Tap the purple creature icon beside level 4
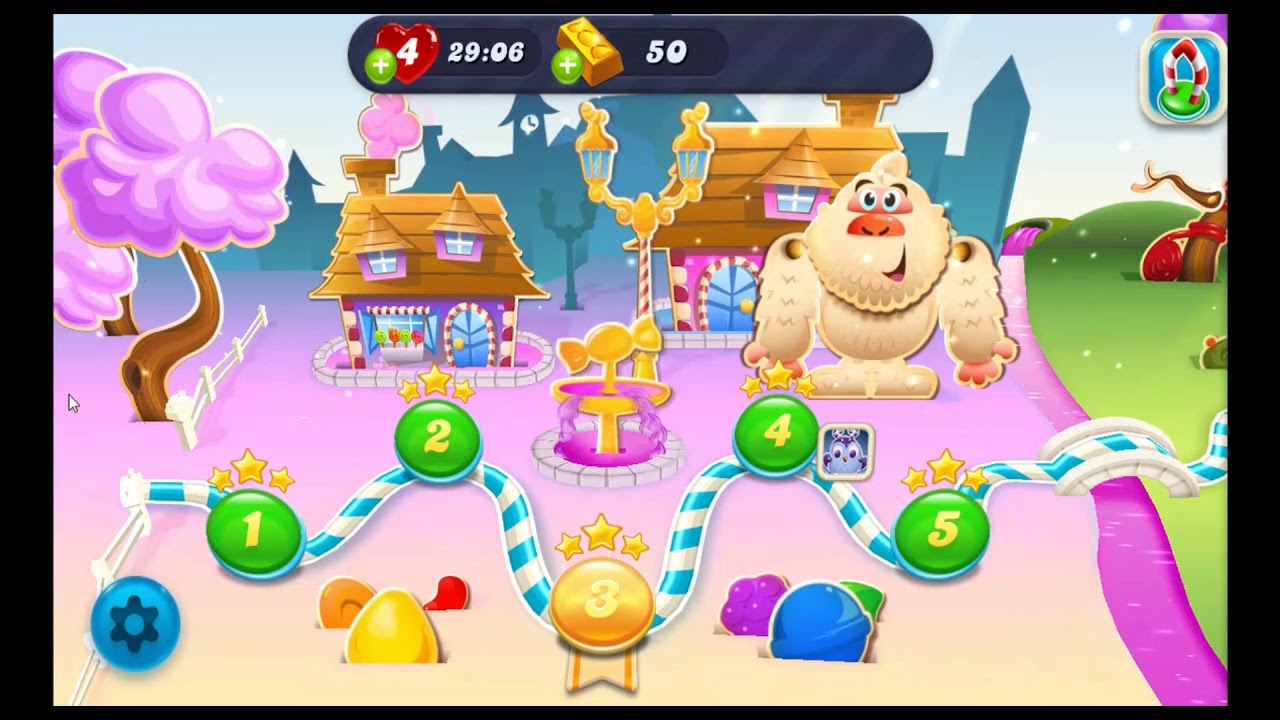Image resolution: width=1280 pixels, height=720 pixels. pos(846,452)
